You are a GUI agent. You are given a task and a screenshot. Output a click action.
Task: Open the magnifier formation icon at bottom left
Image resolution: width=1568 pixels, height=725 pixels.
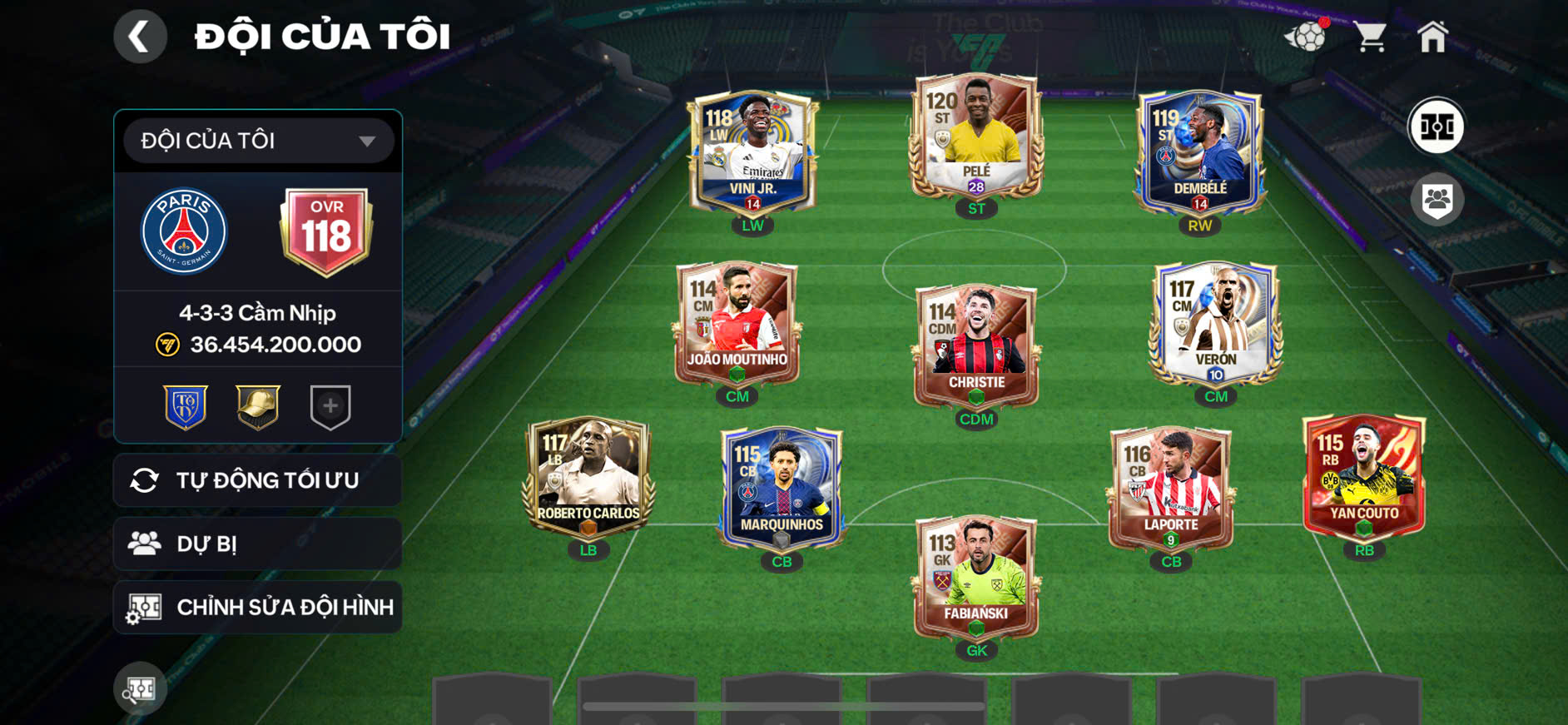[x=140, y=689]
